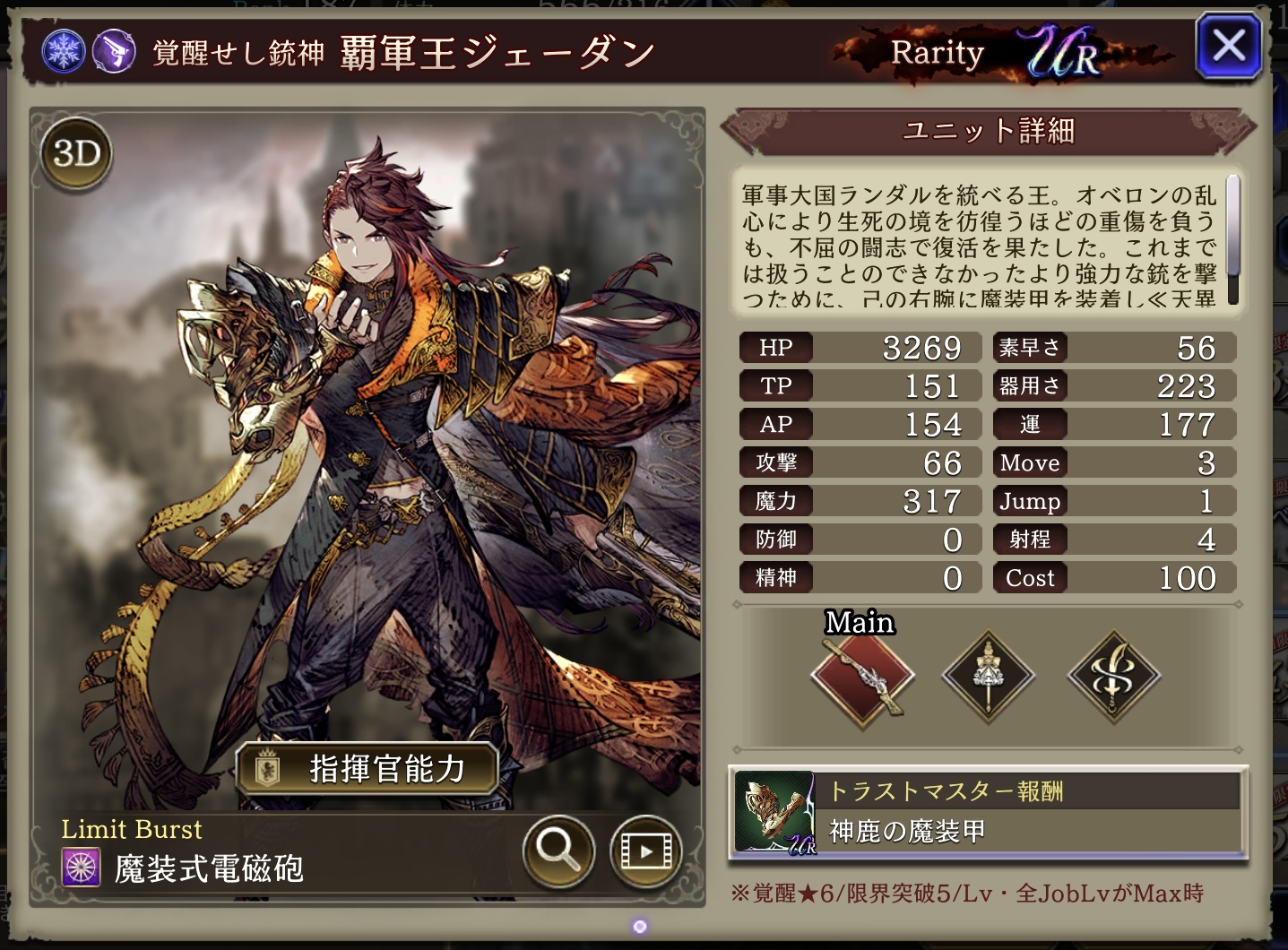The width and height of the screenshot is (1288, 950).
Task: Select the 魔装式電磁砲 Limit Burst skill icon
Action: [x=82, y=868]
